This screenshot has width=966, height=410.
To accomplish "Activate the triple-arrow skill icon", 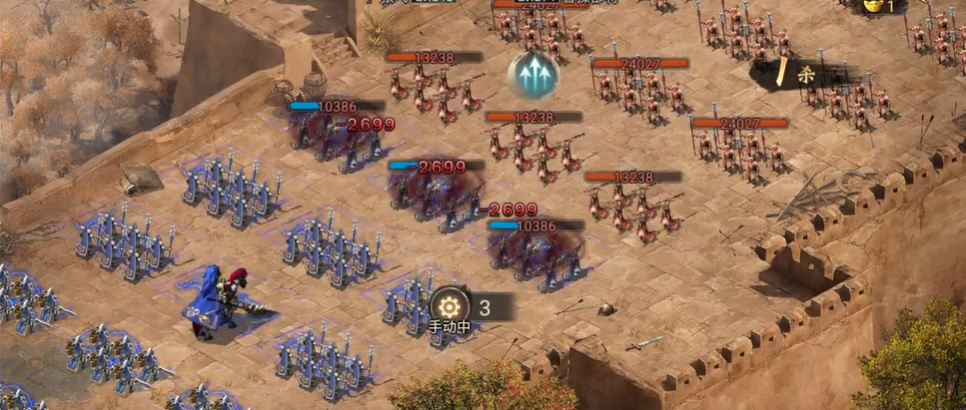I will coord(532,73).
